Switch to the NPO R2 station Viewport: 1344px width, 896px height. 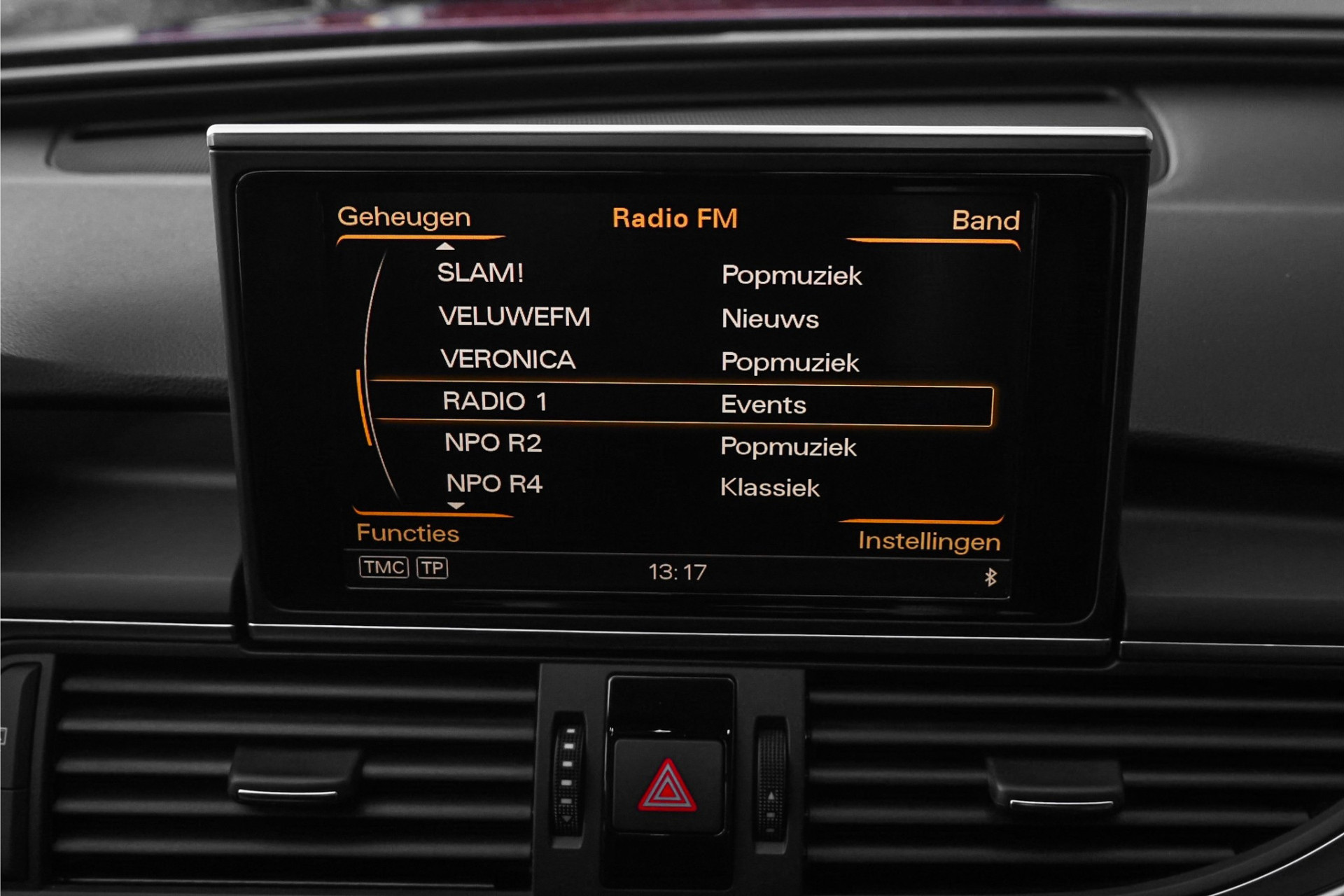pyautogui.click(x=493, y=443)
